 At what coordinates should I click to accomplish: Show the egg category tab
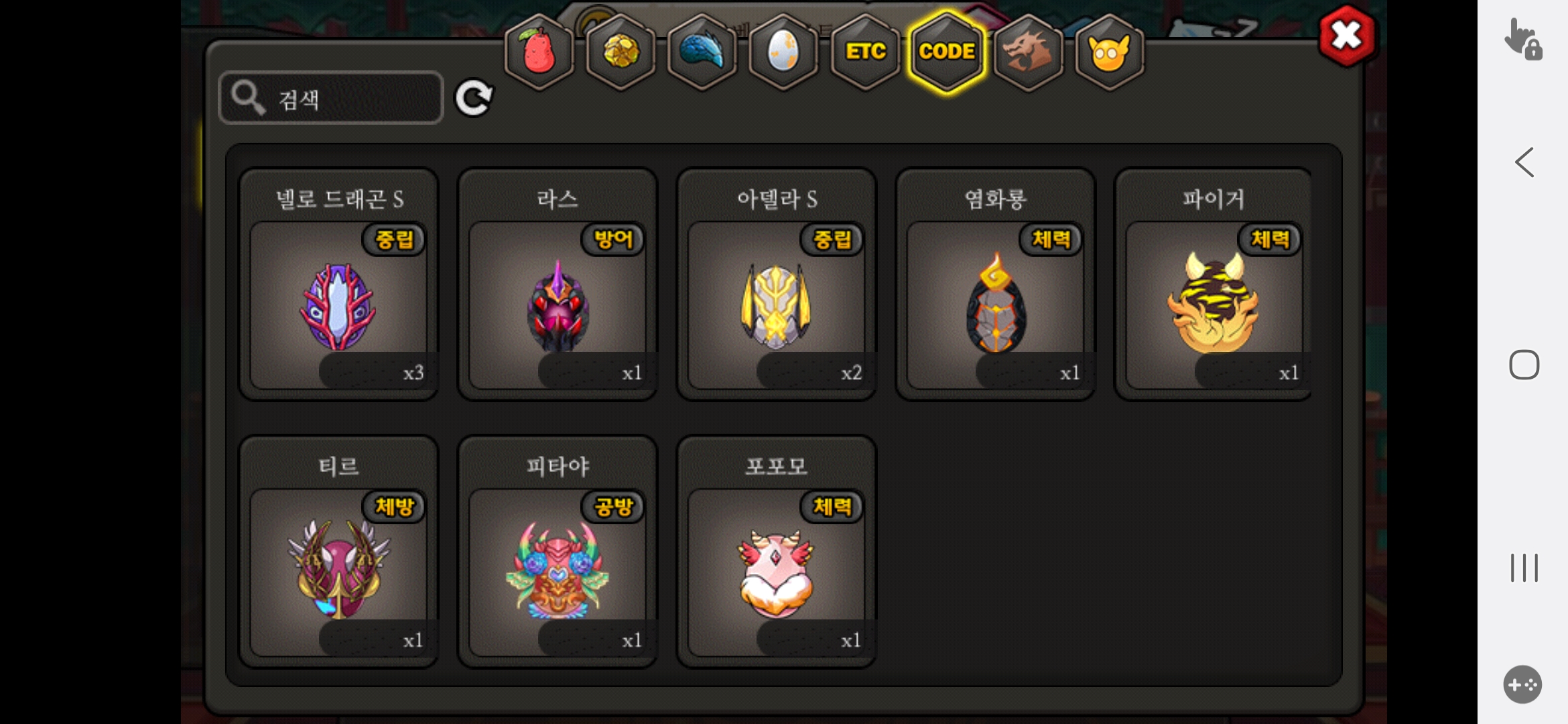783,52
